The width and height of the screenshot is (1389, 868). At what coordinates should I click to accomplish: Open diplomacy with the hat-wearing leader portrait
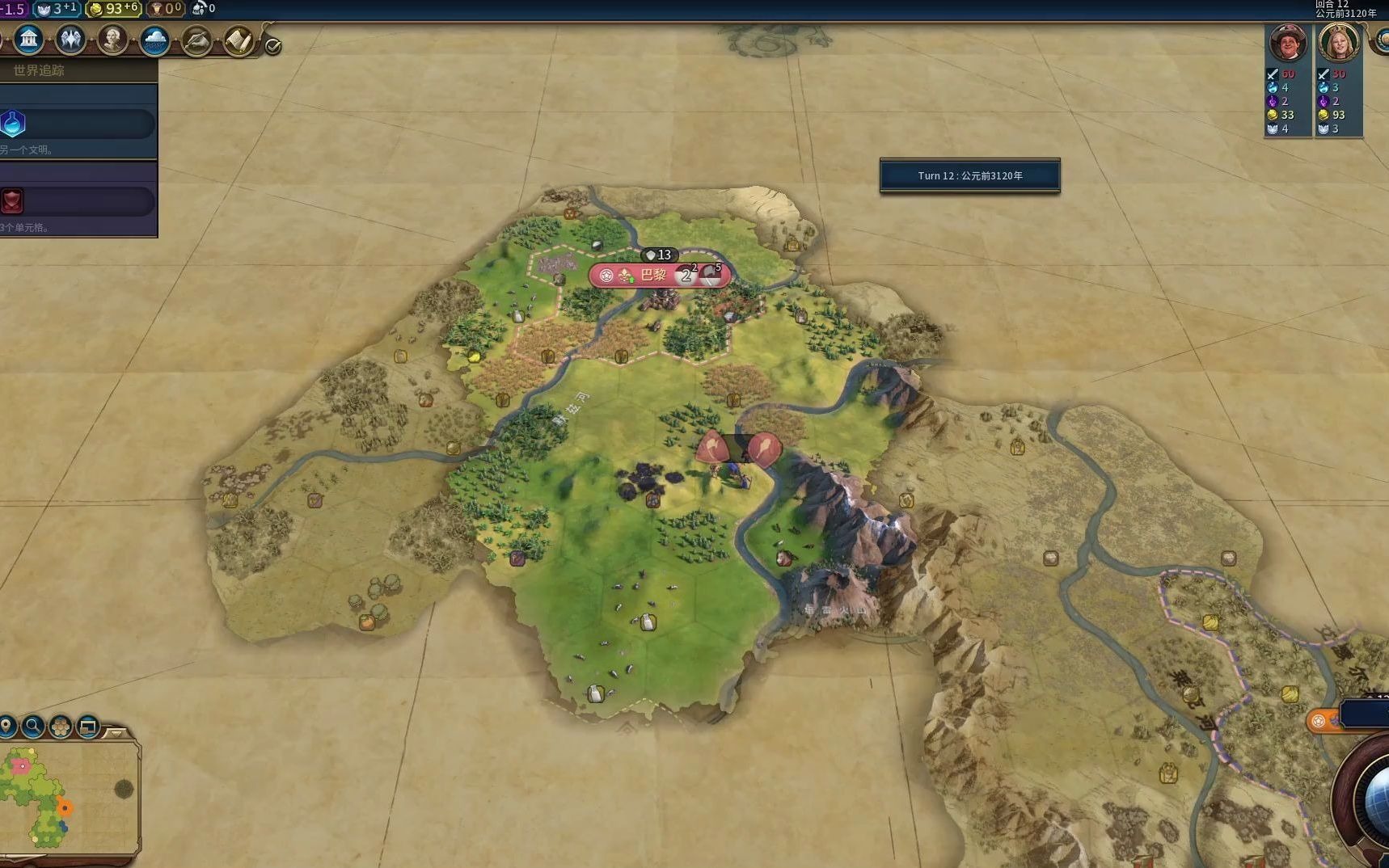pos(1288,43)
